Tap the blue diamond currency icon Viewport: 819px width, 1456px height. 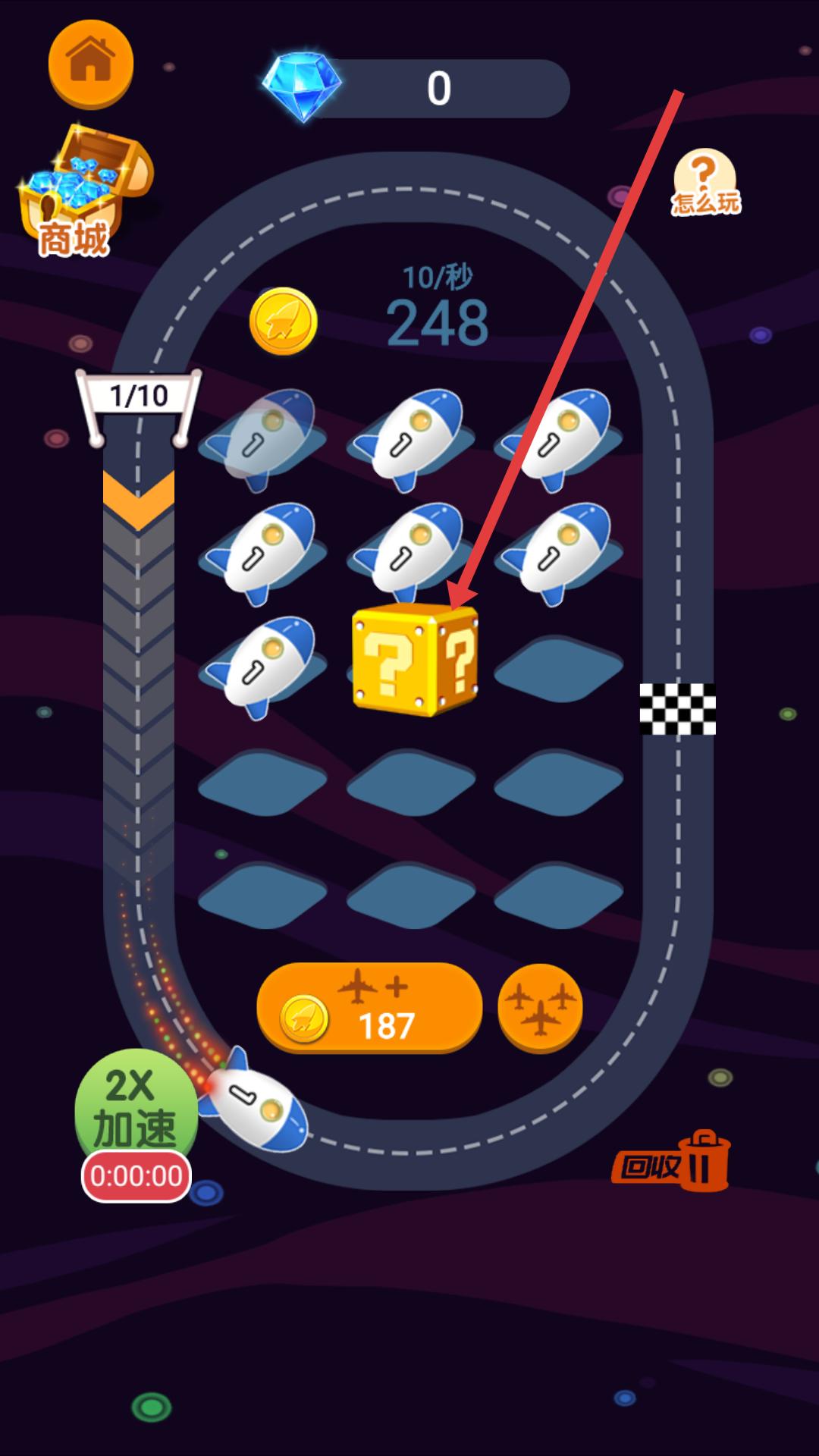click(302, 86)
